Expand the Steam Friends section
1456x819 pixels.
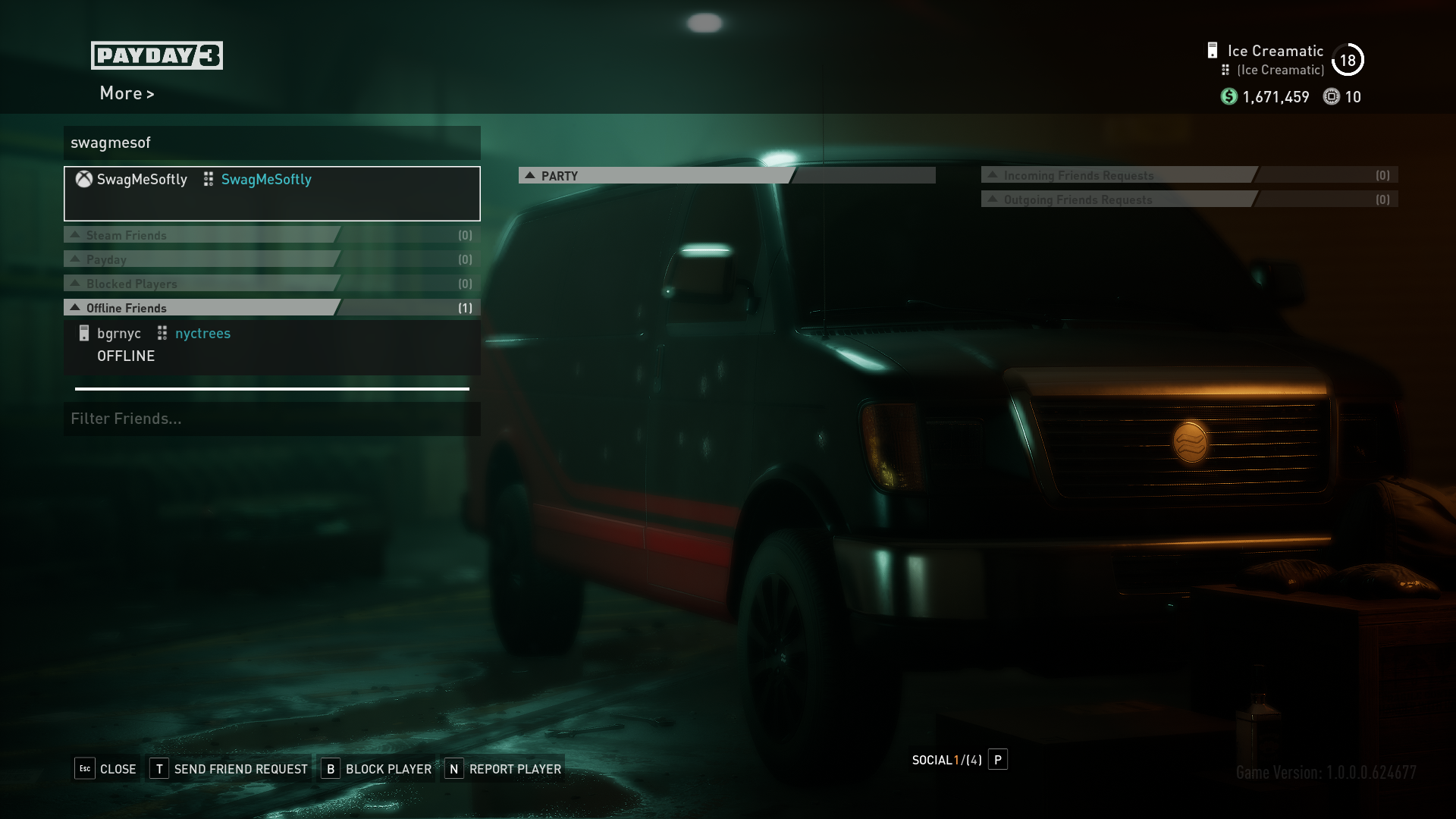coord(126,235)
